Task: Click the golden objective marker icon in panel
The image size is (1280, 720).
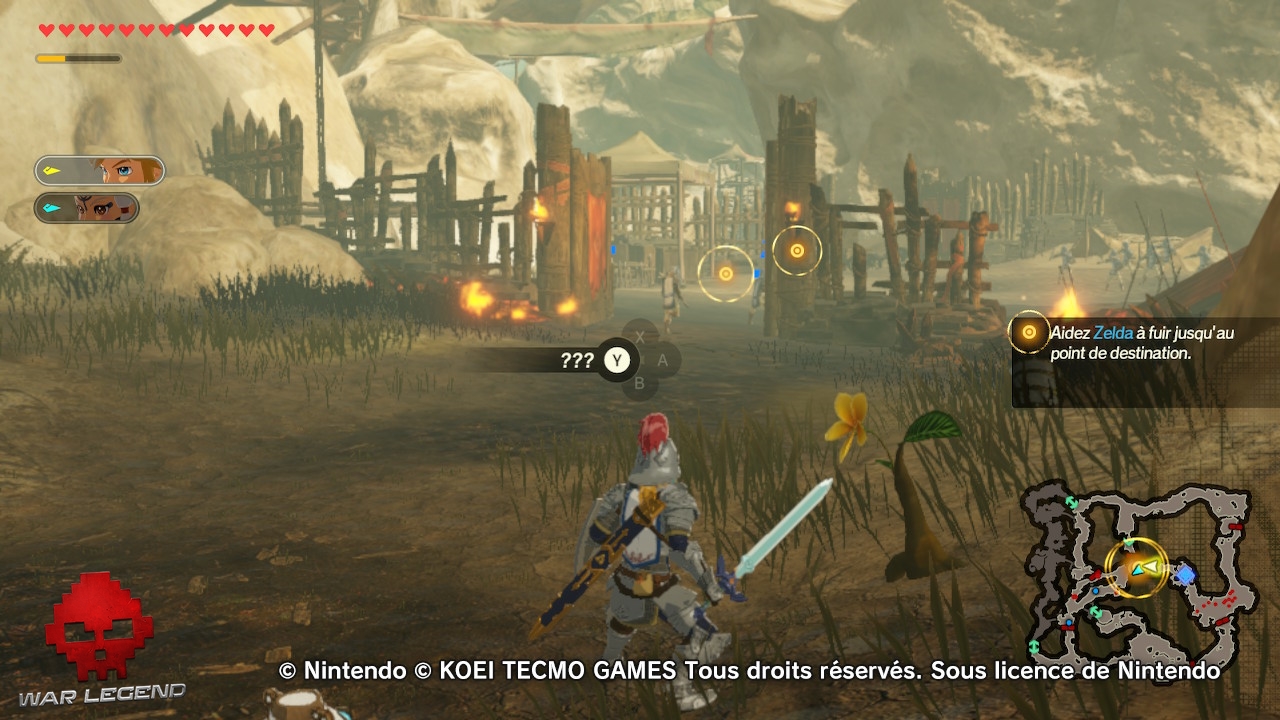Action: click(1030, 334)
